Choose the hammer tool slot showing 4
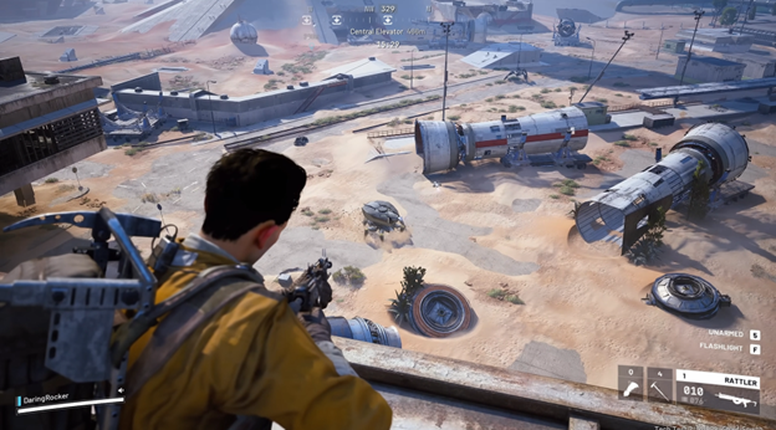Screen dimensions: 776x430 [659, 384]
